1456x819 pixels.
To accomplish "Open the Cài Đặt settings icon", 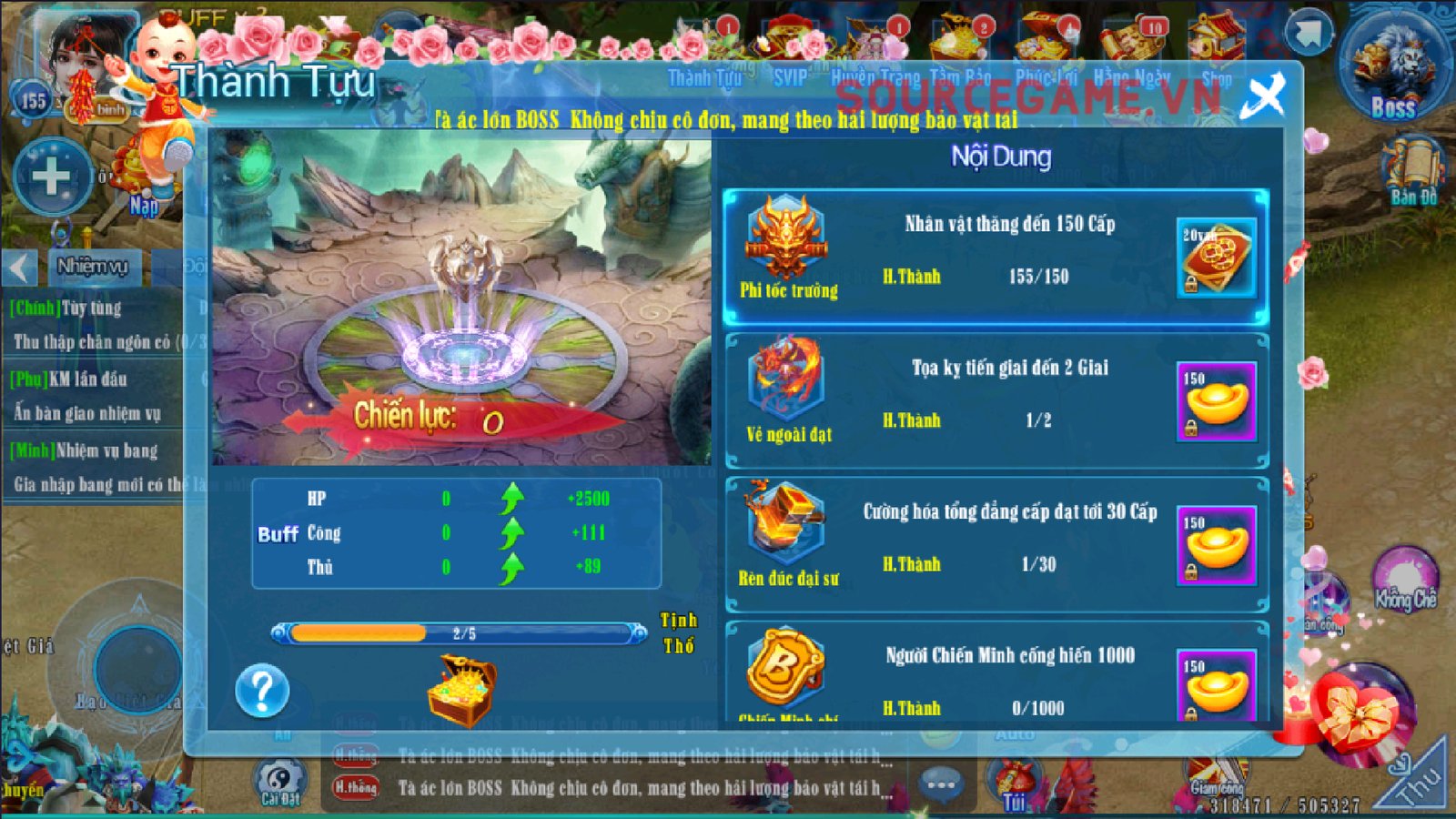I will coord(280,782).
